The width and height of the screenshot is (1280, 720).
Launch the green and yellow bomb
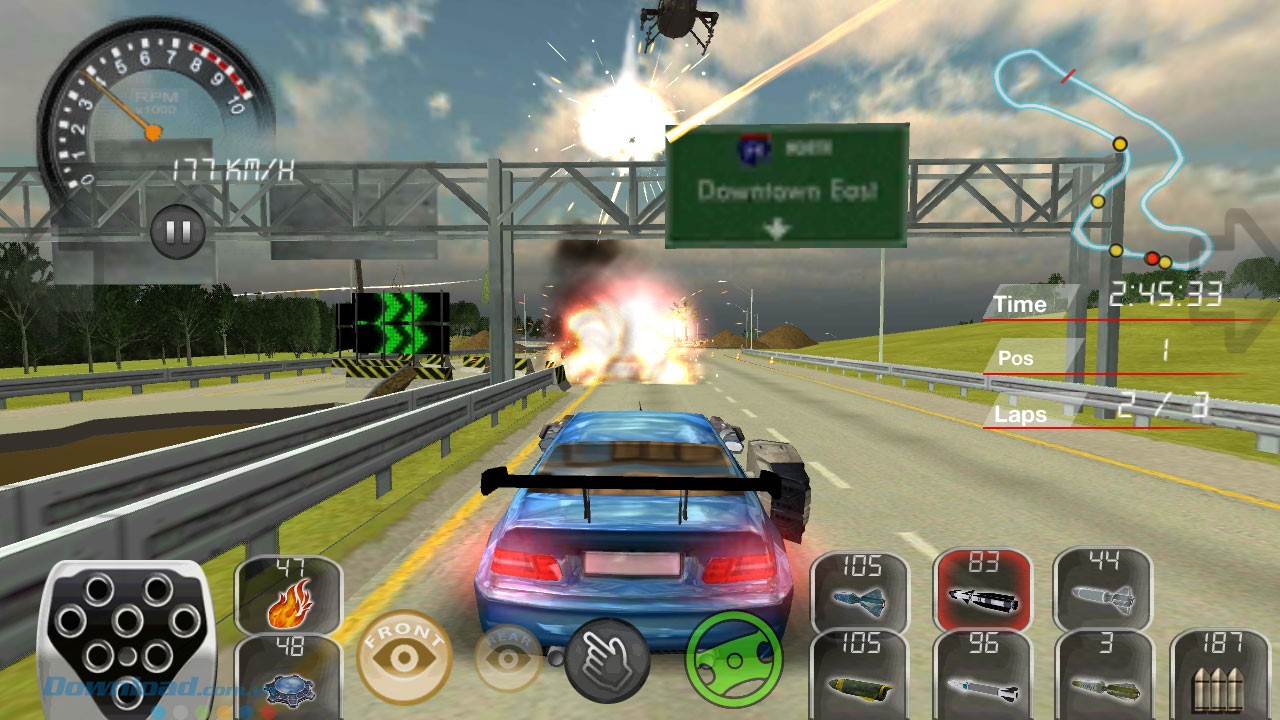[859, 673]
